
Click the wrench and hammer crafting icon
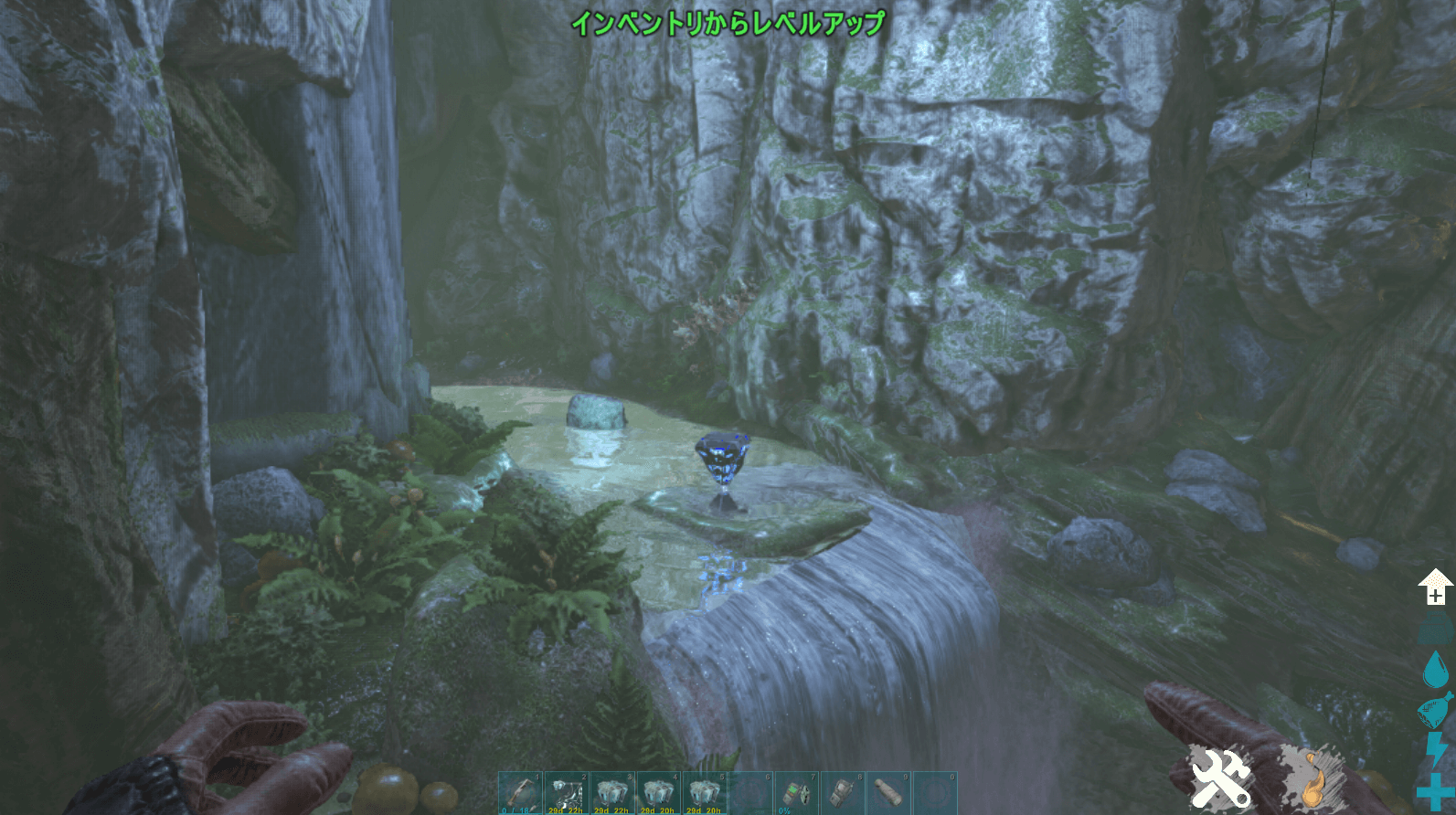click(1221, 778)
